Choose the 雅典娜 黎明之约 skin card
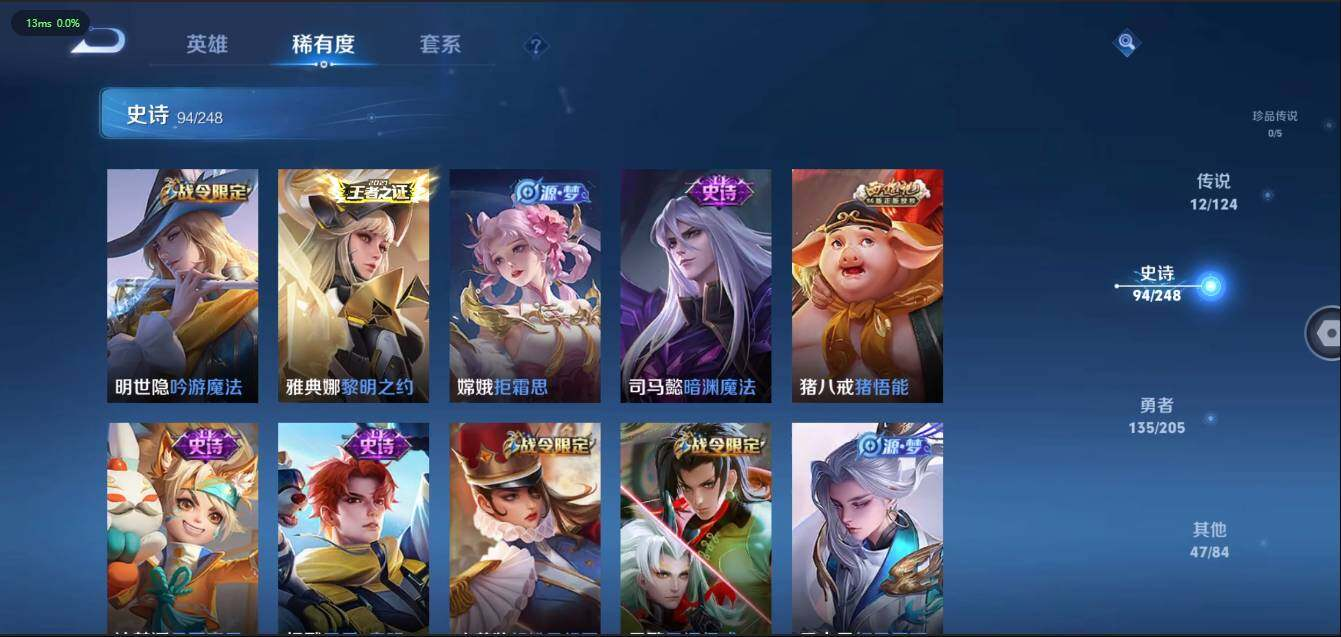The image size is (1341, 637). [x=353, y=286]
